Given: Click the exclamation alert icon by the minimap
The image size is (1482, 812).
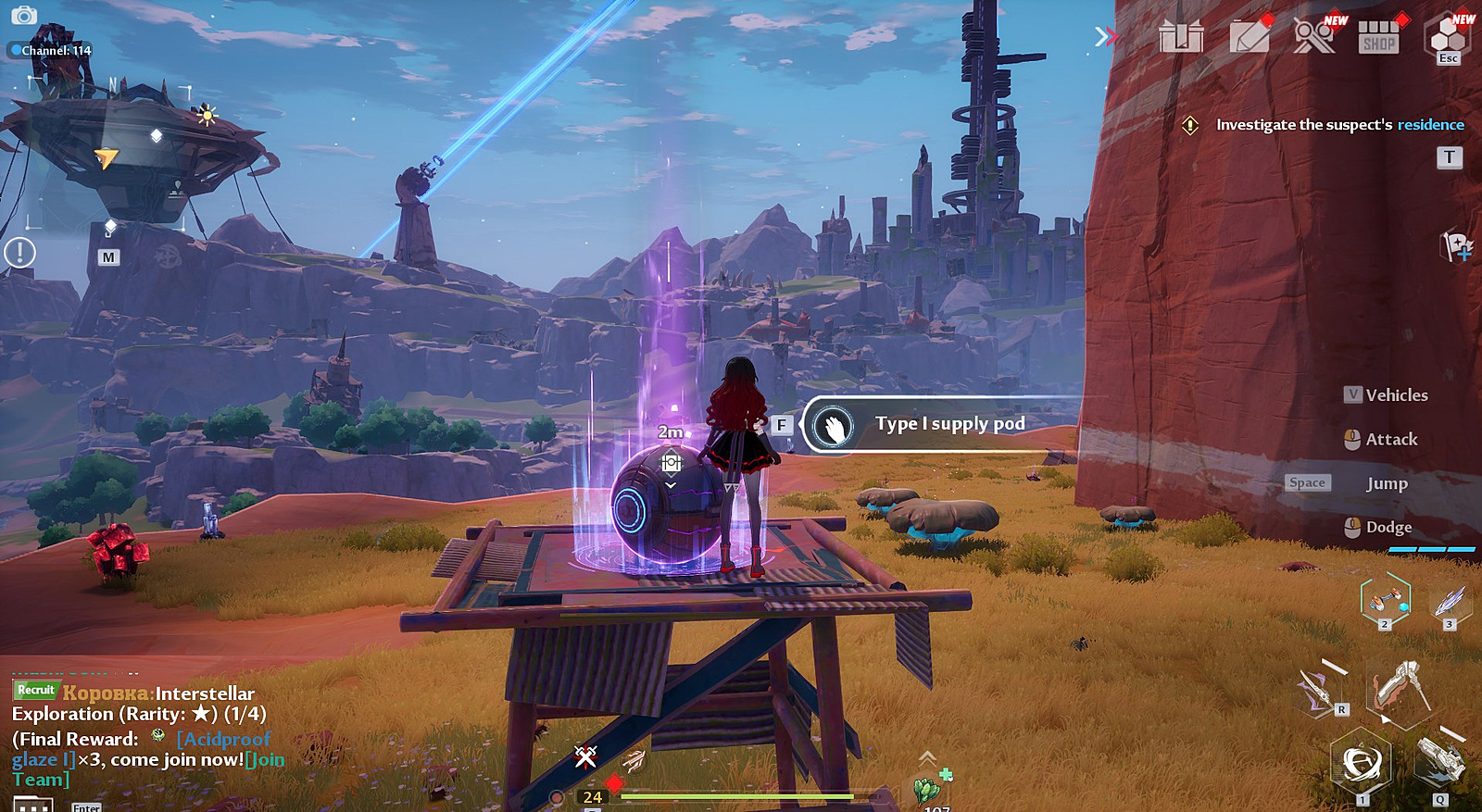Looking at the screenshot, I should point(19,252).
